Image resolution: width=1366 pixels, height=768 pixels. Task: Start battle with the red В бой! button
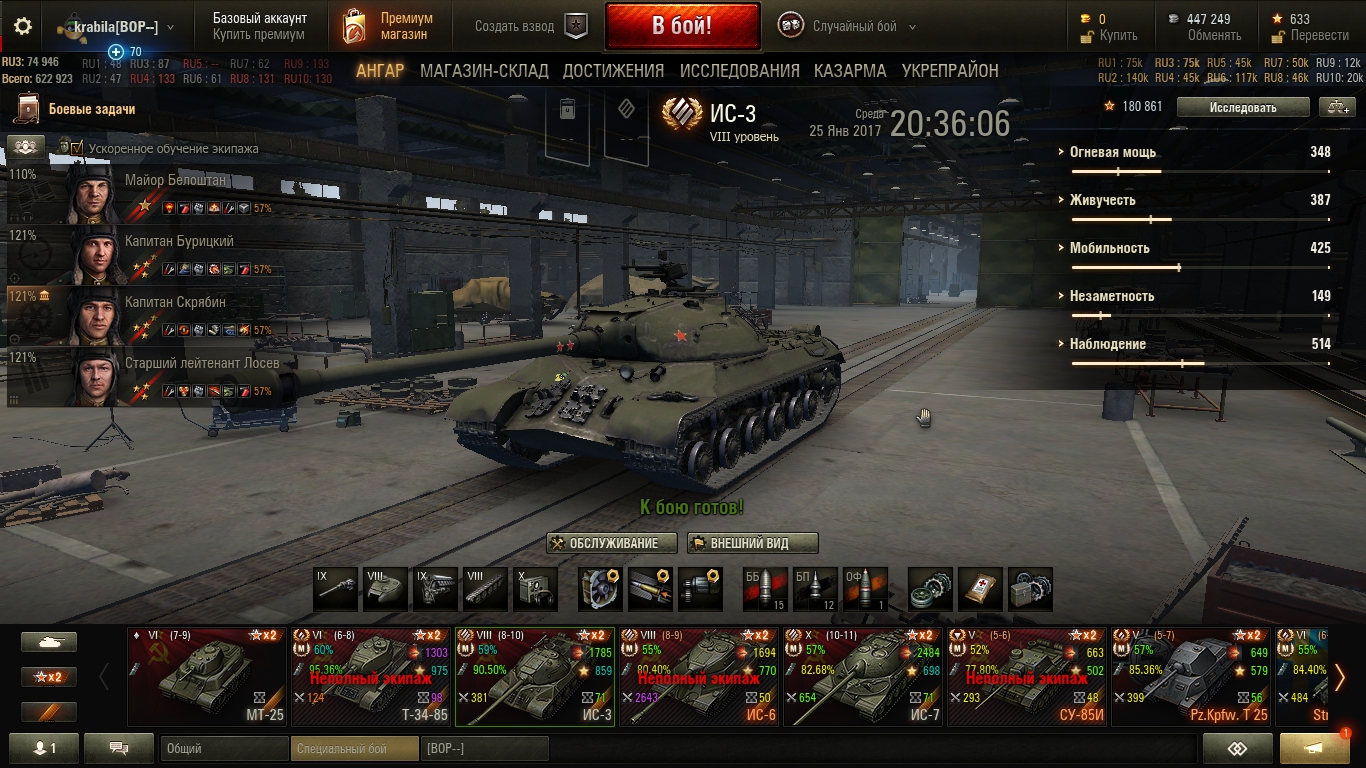pos(682,26)
